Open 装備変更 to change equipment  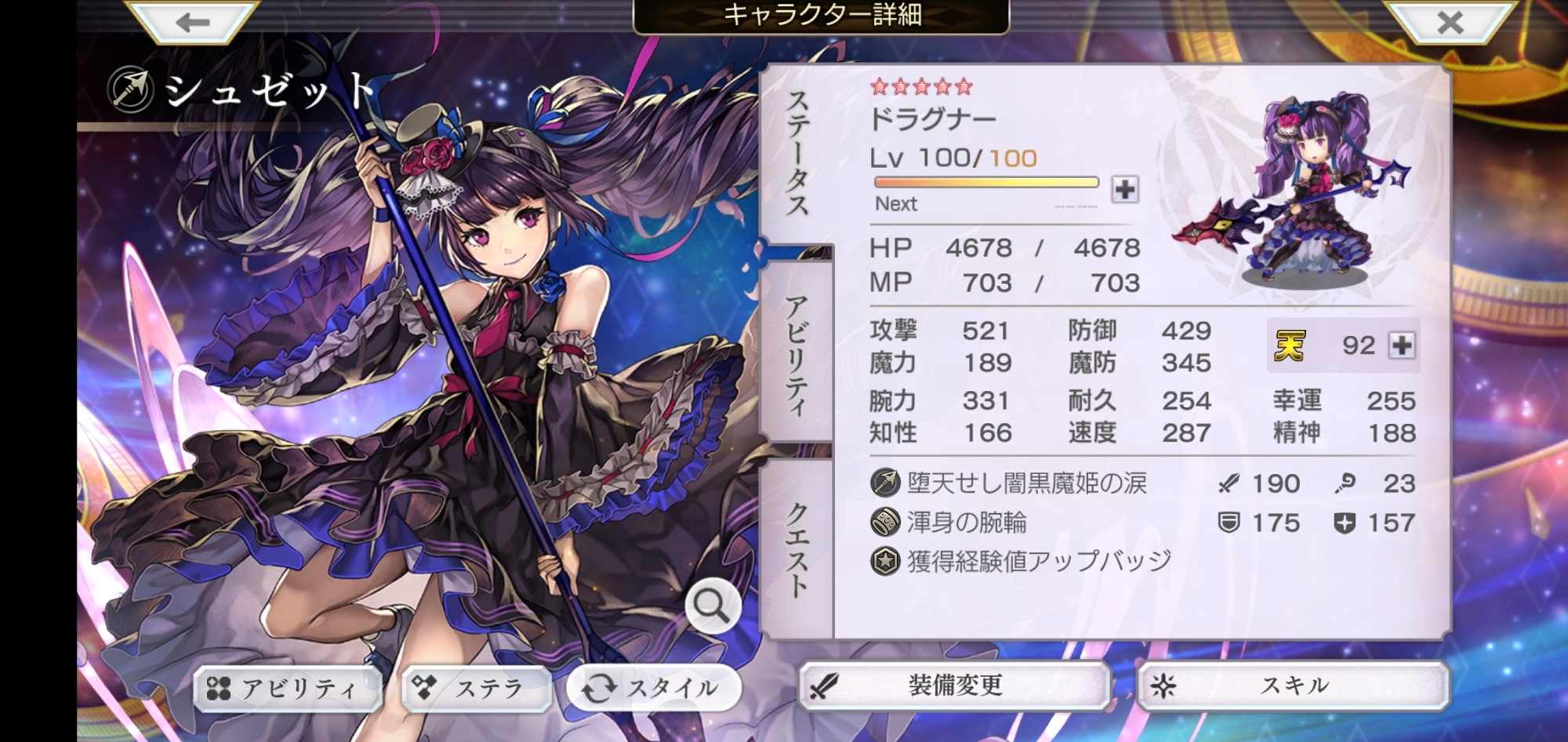pyautogui.click(x=954, y=686)
